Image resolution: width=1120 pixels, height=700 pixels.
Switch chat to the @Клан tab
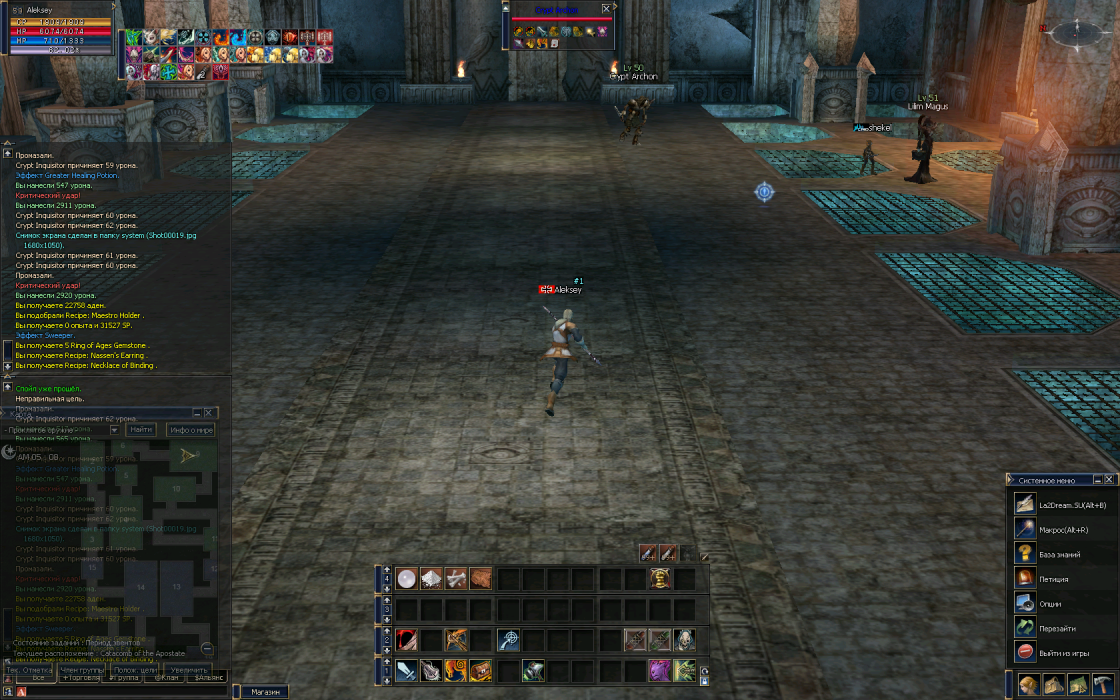pyautogui.click(x=165, y=678)
